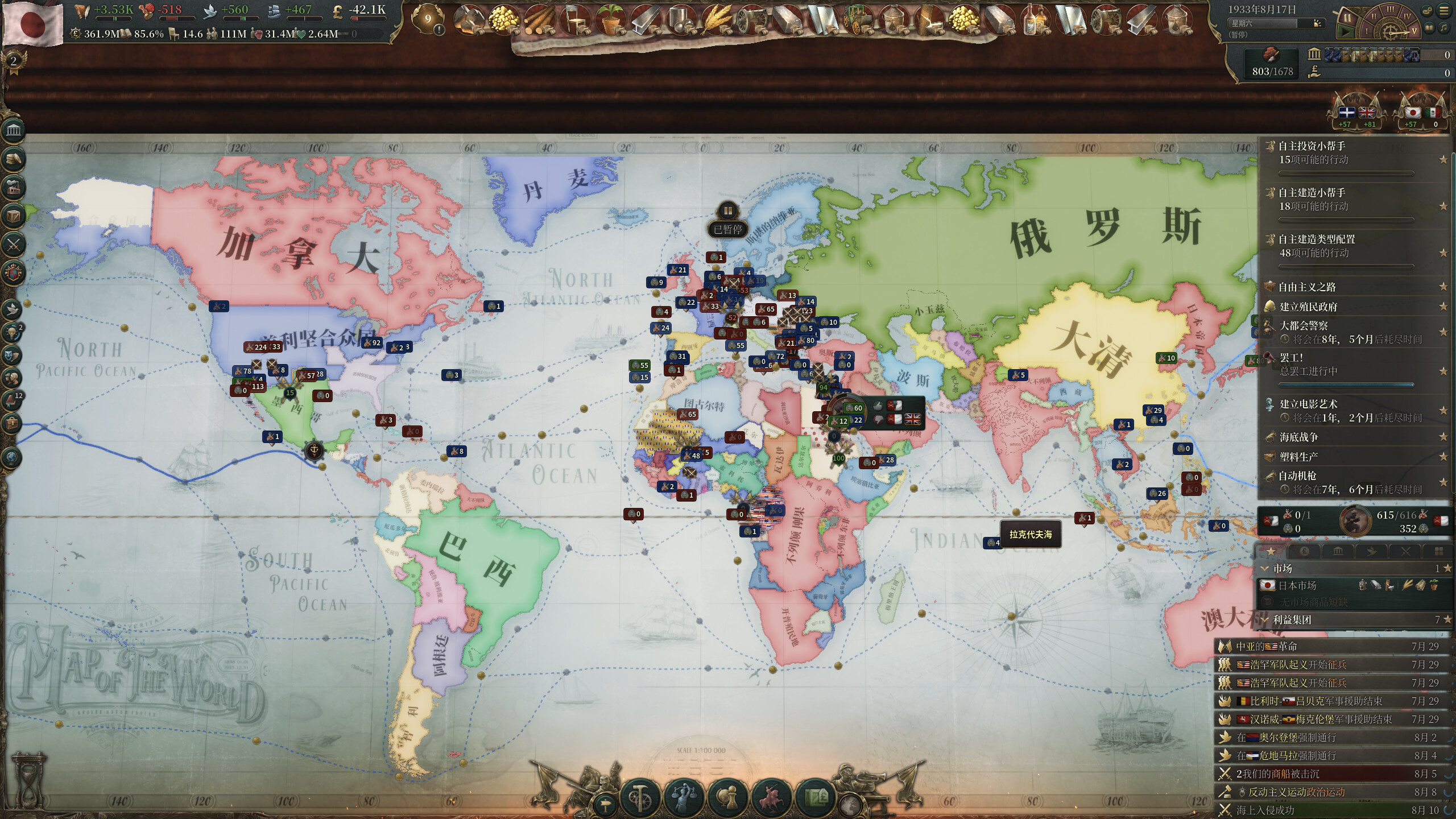Open the construction queue 803/1678 panel
Image resolution: width=1456 pixels, height=819 pixels.
tap(1272, 63)
